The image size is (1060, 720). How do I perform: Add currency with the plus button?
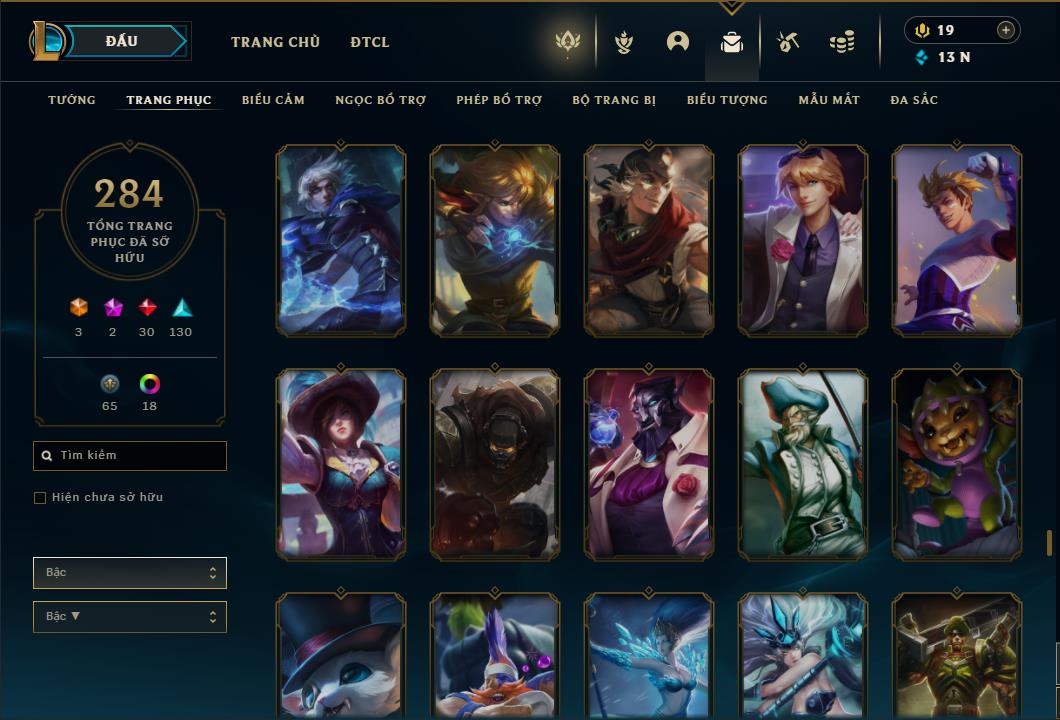pos(1006,30)
